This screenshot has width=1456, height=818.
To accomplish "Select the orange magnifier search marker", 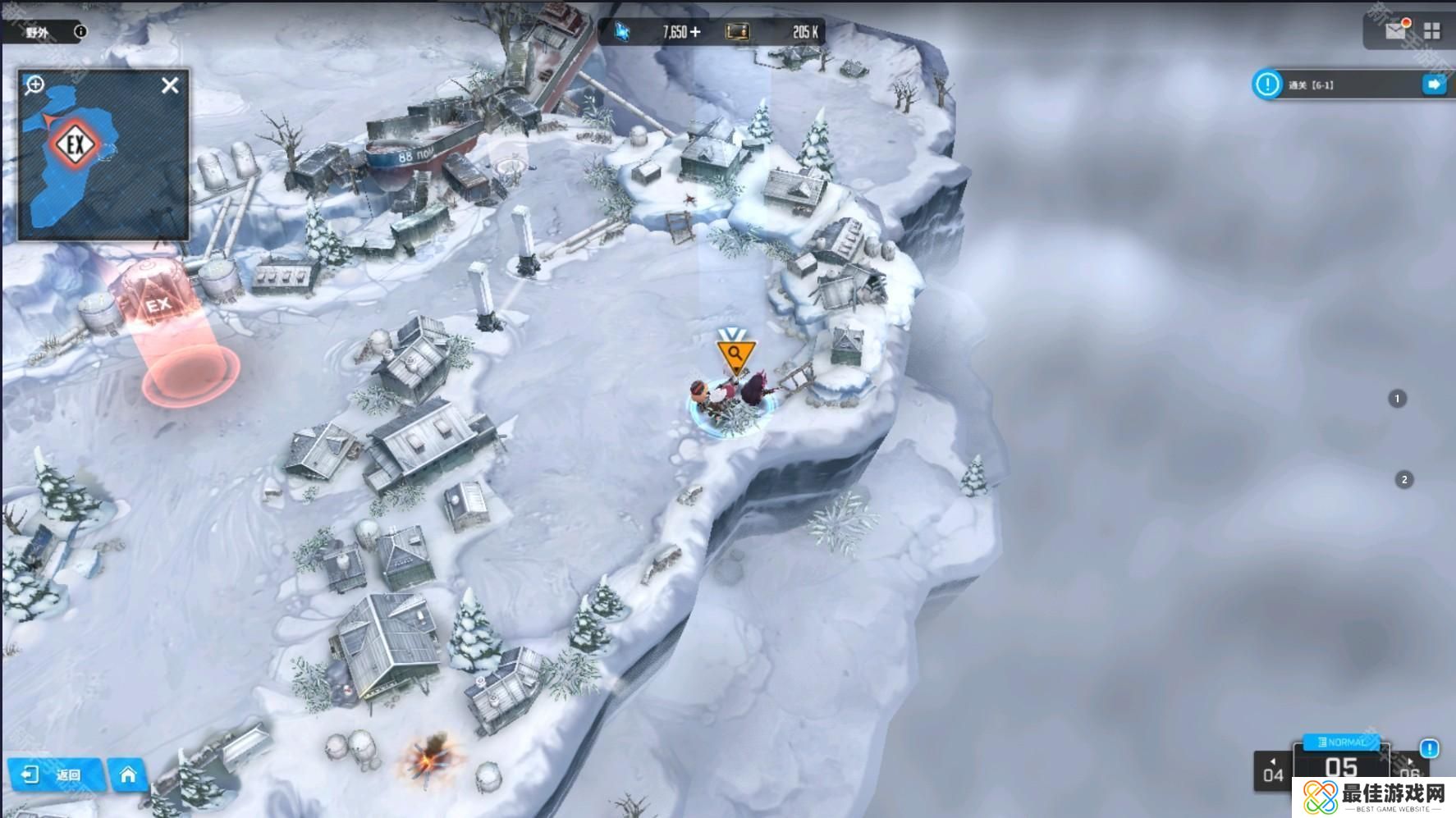I will pos(735,355).
